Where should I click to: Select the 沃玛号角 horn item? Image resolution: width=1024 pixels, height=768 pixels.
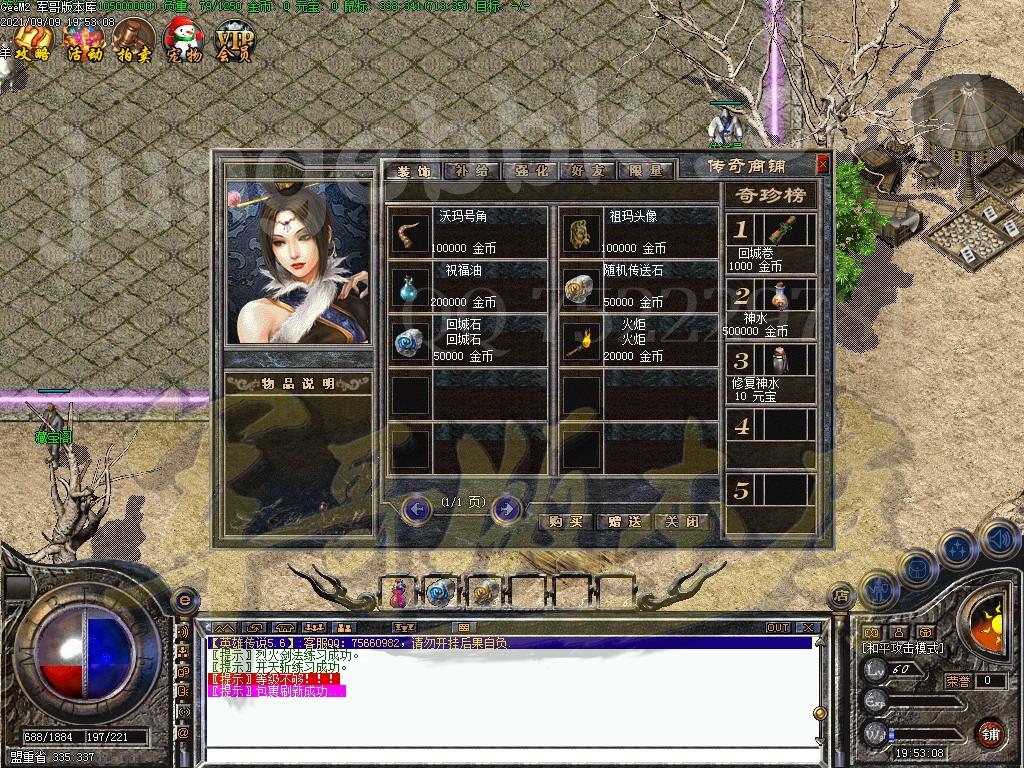pos(410,233)
